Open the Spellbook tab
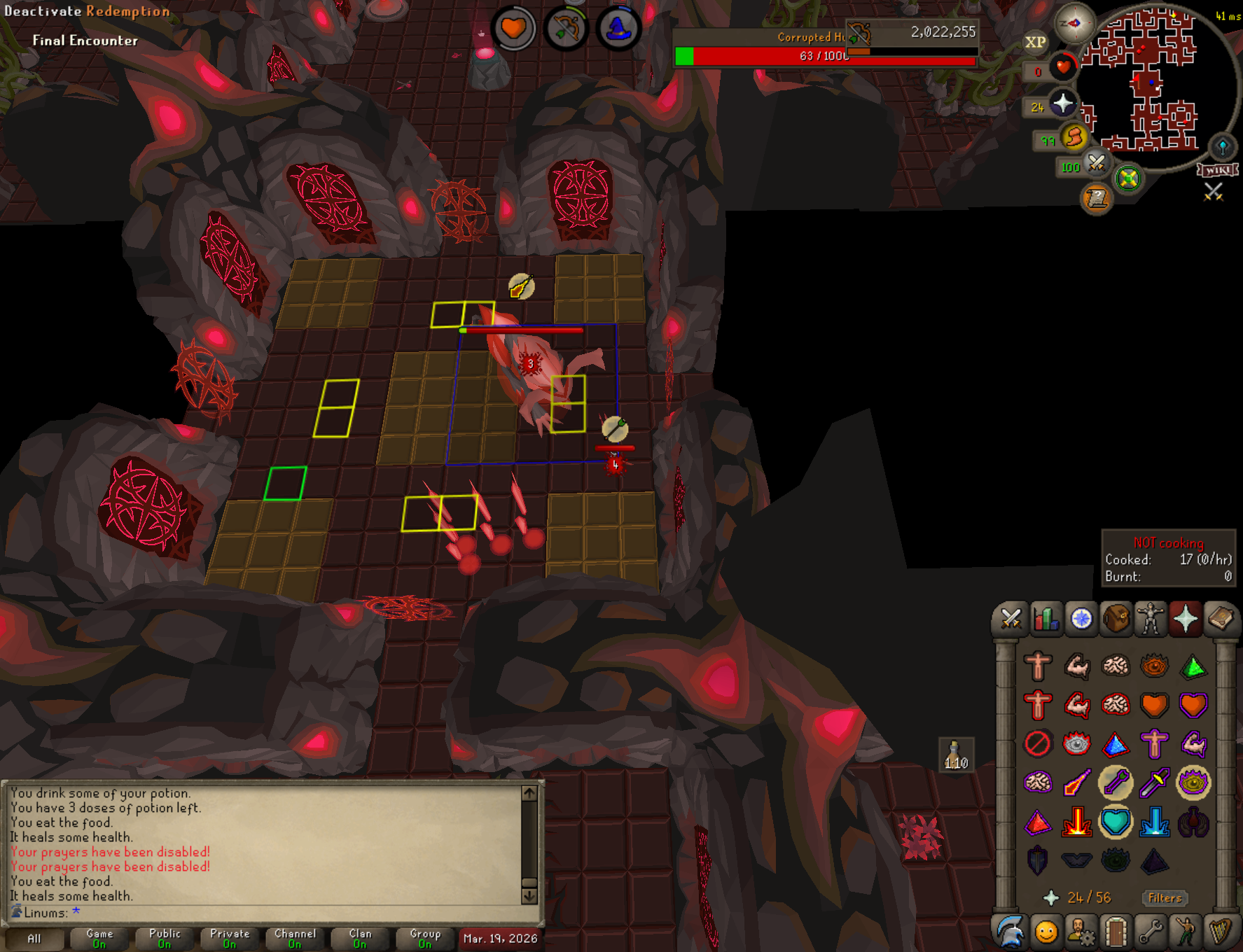The image size is (1243, 952). click(x=1220, y=619)
